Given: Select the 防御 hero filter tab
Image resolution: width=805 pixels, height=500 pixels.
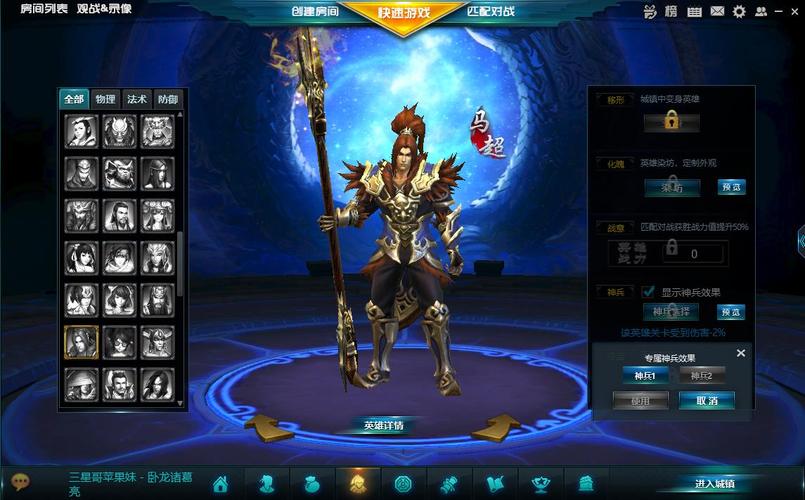Looking at the screenshot, I should coord(167,99).
